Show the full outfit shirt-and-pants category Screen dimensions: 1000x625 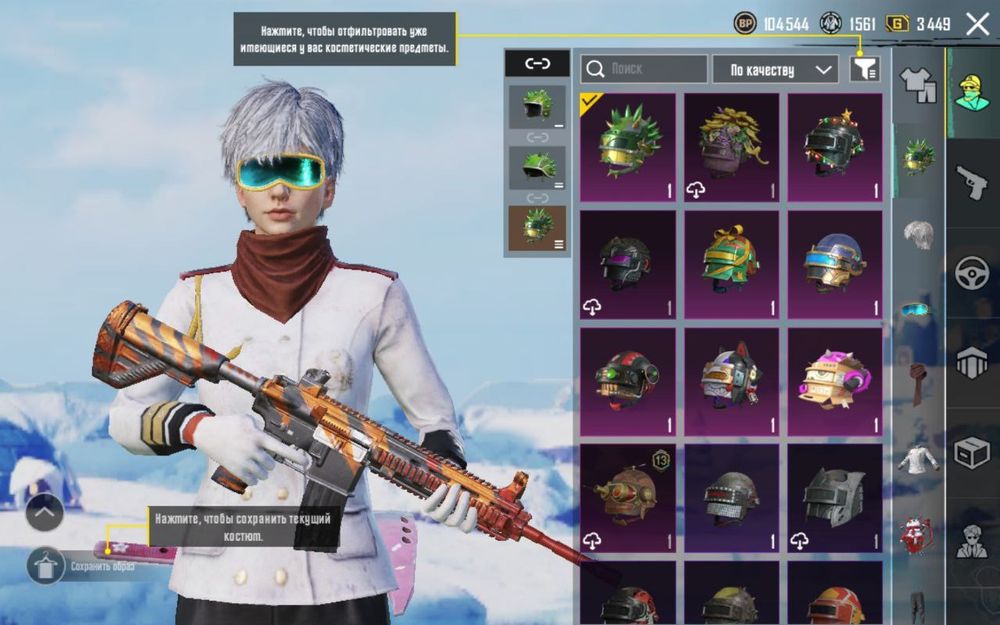[918, 85]
